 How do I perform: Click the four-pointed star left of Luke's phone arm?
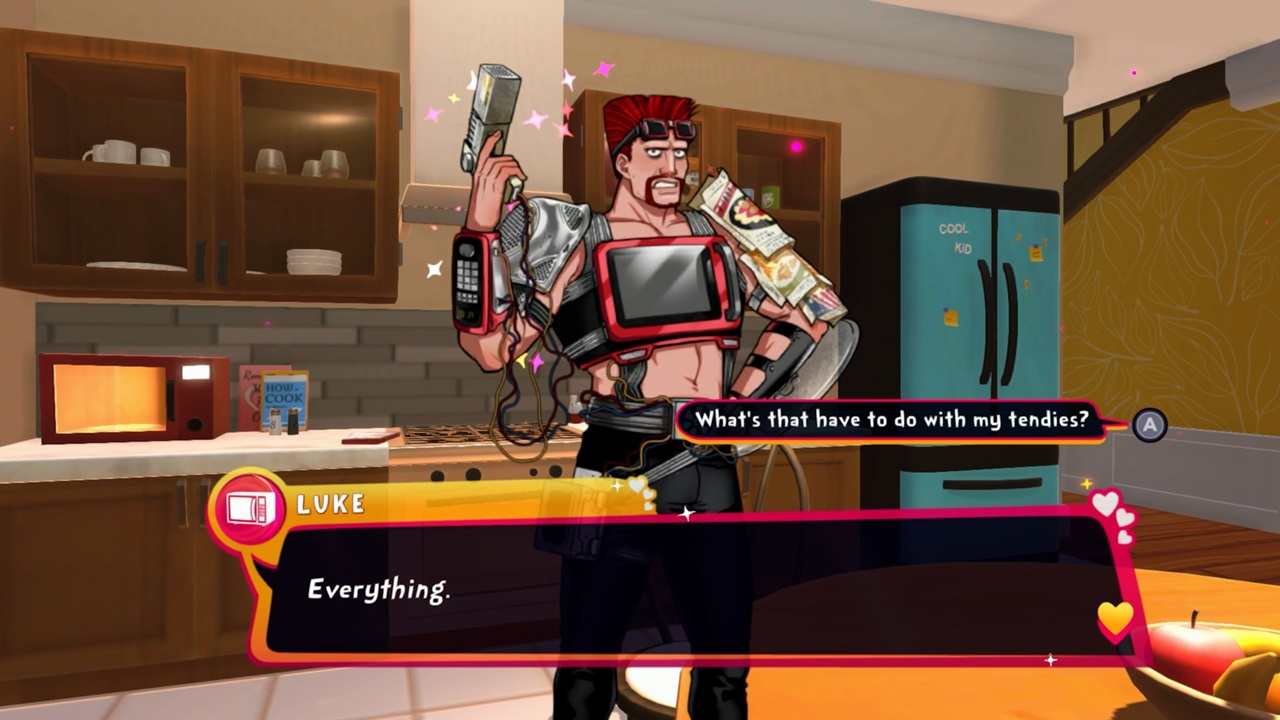coord(433,268)
